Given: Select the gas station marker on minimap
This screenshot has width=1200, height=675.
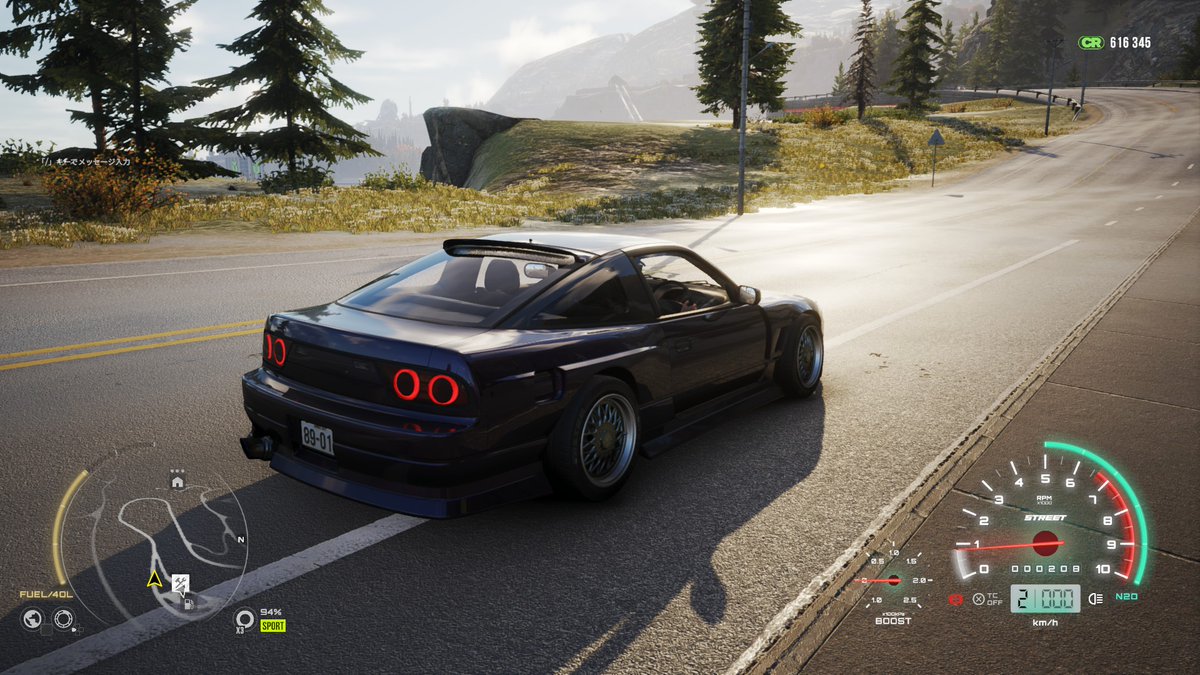Looking at the screenshot, I should click(188, 602).
